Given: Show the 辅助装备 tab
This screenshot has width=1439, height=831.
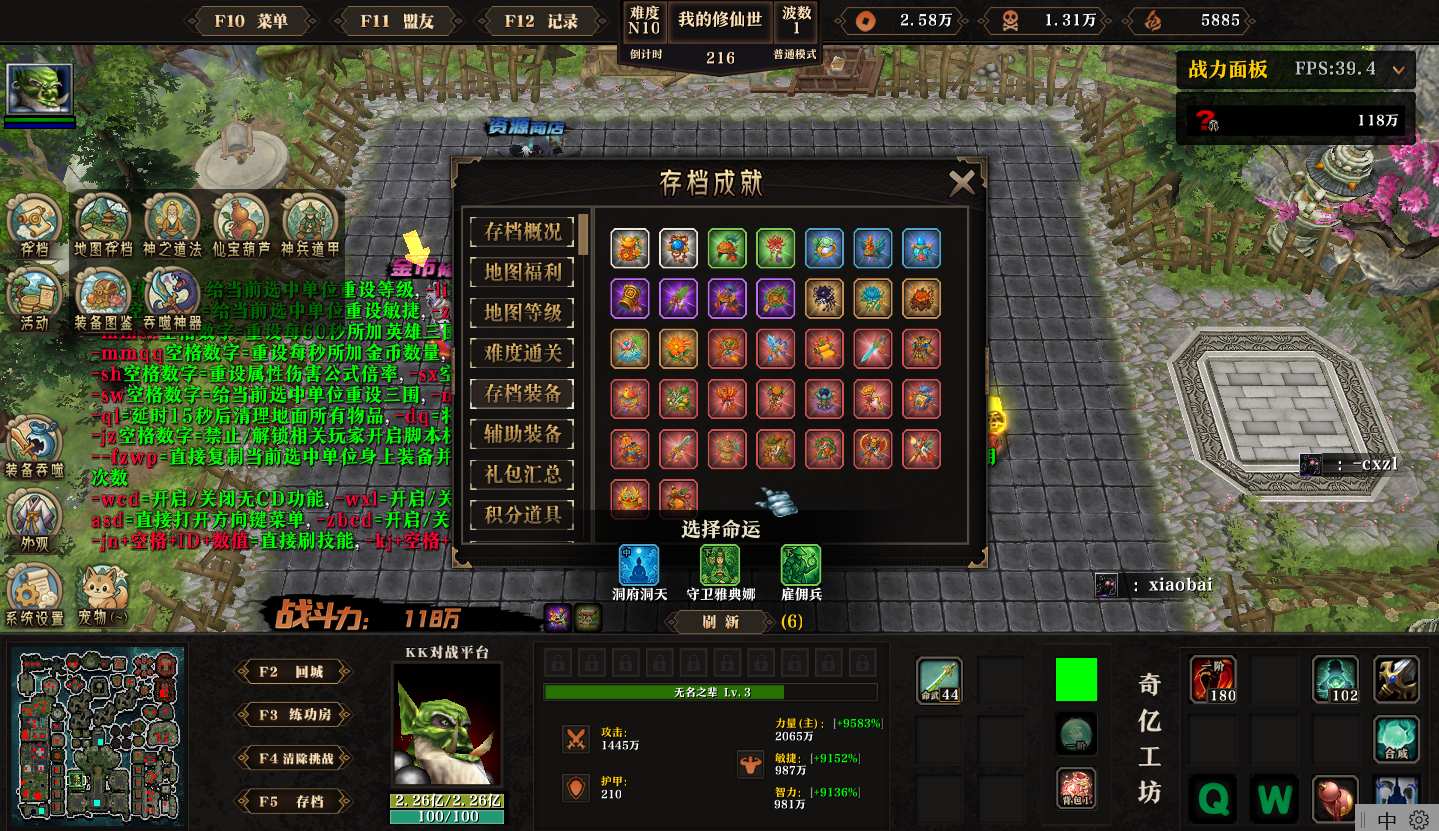Looking at the screenshot, I should pos(522,434).
